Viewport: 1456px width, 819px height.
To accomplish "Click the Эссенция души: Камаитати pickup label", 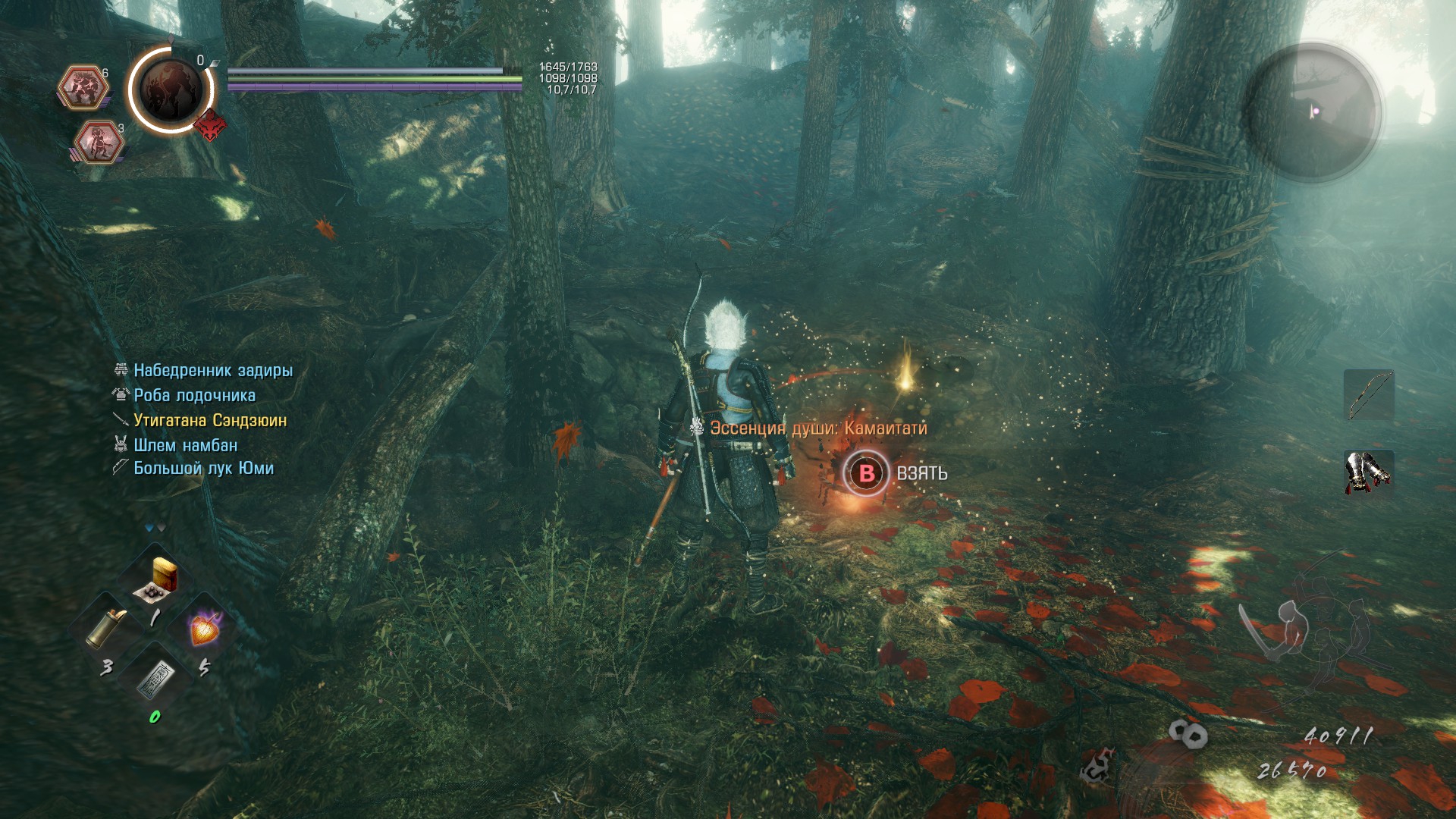I will click(818, 428).
